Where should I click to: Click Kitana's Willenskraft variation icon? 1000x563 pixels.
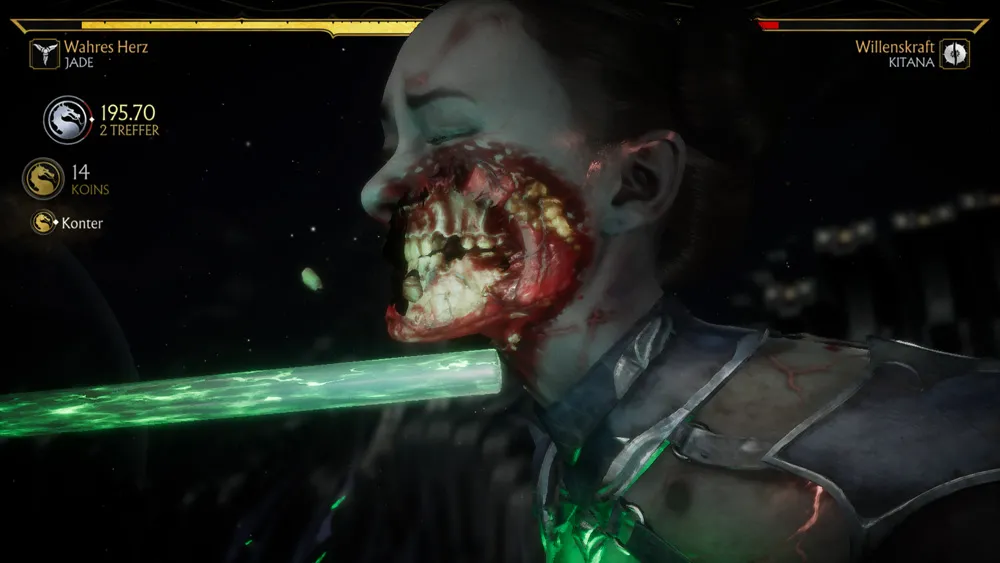(955, 54)
